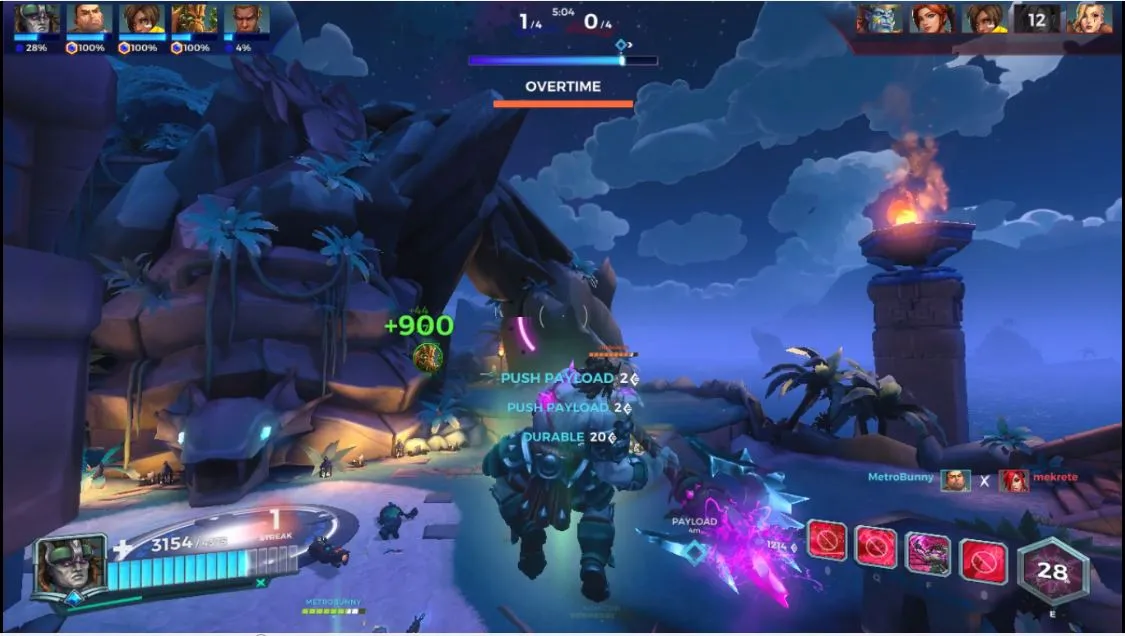Activate the hexagonal ultimate charge icon

coord(1052,572)
